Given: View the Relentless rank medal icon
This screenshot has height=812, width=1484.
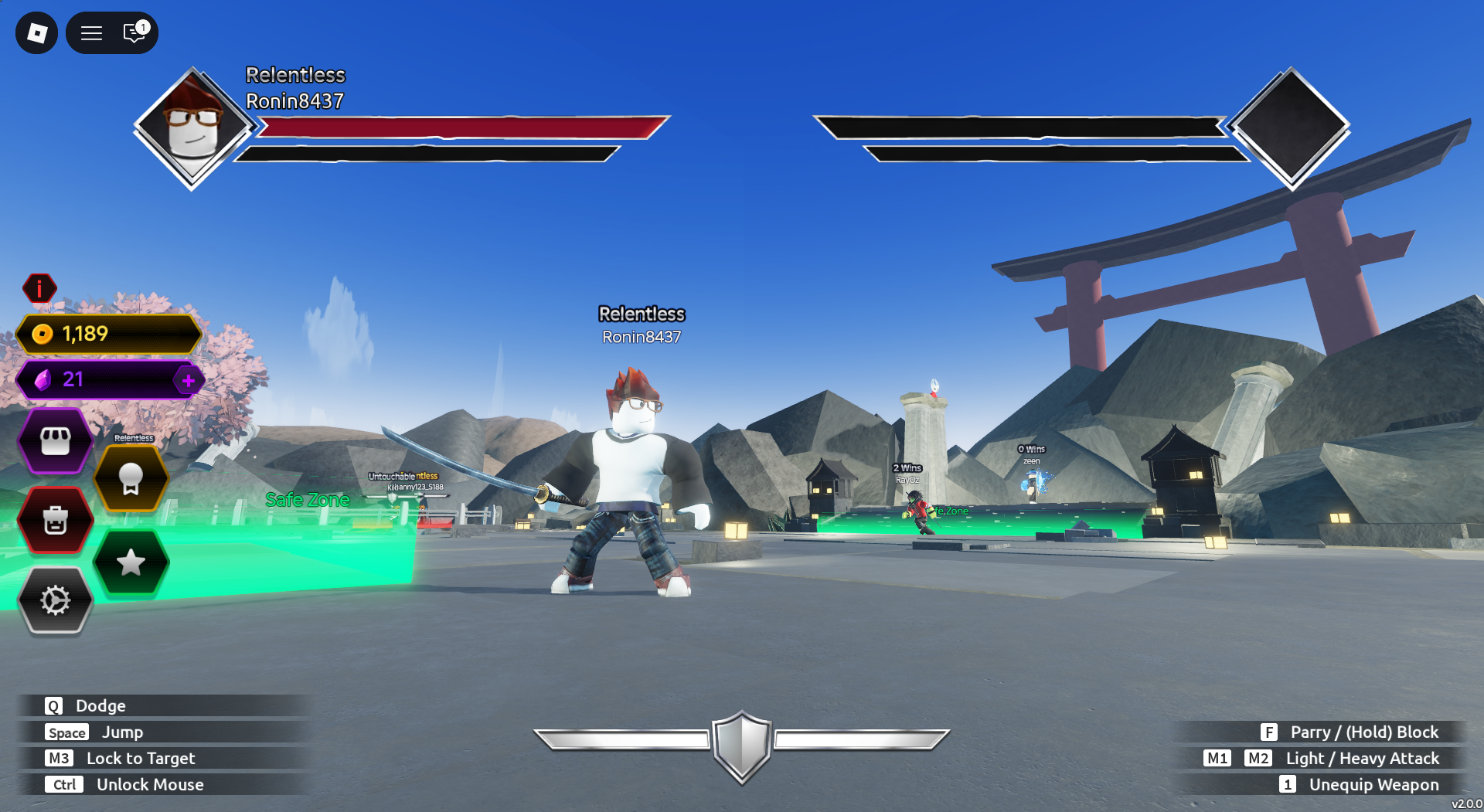Looking at the screenshot, I should (131, 477).
